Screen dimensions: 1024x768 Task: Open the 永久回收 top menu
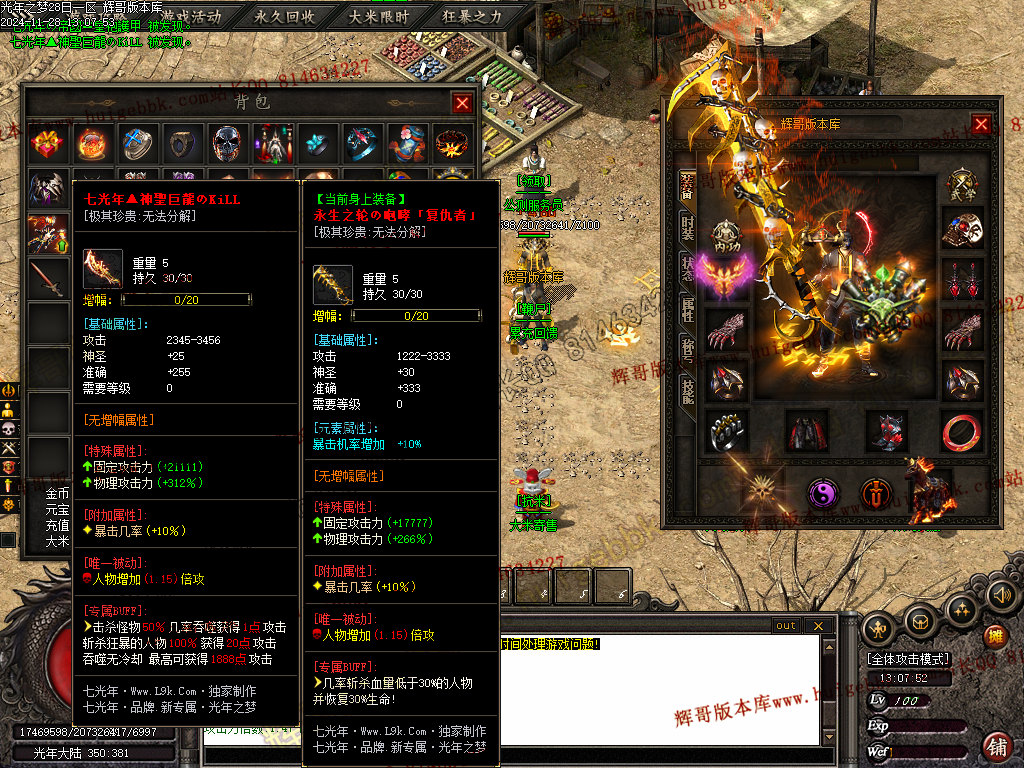(285, 16)
